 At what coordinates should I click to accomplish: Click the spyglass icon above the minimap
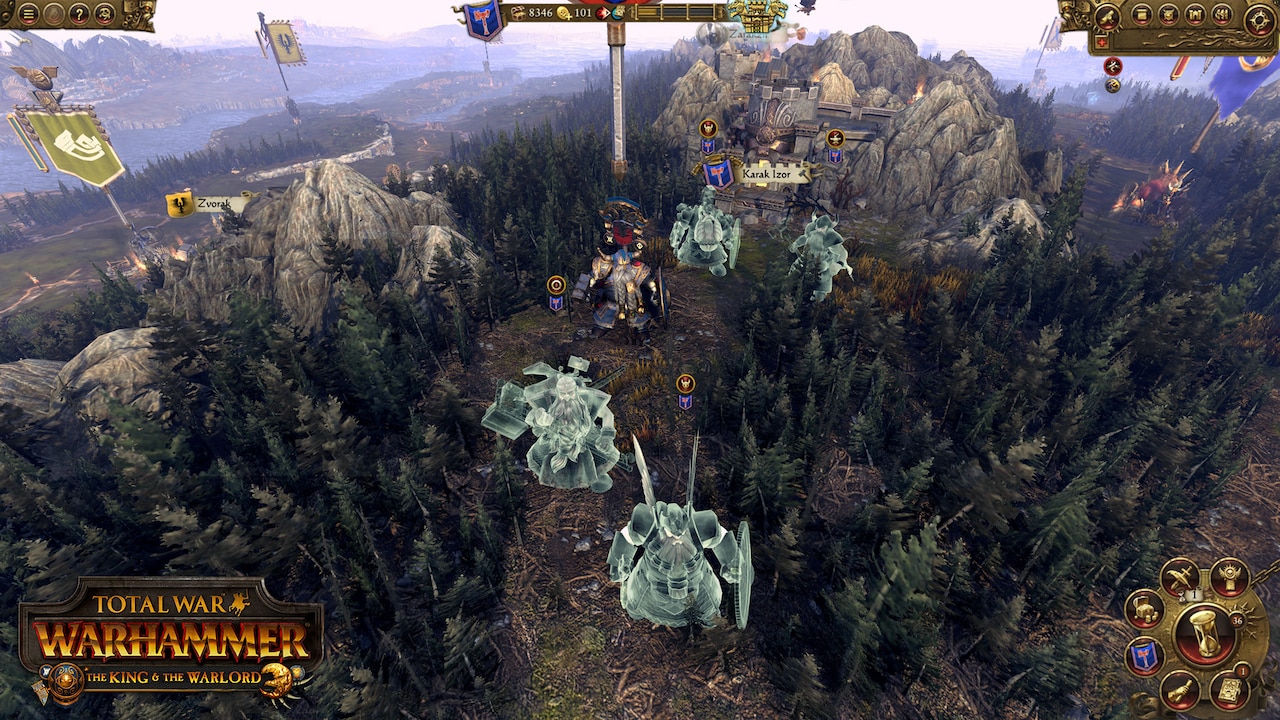click(1108, 17)
